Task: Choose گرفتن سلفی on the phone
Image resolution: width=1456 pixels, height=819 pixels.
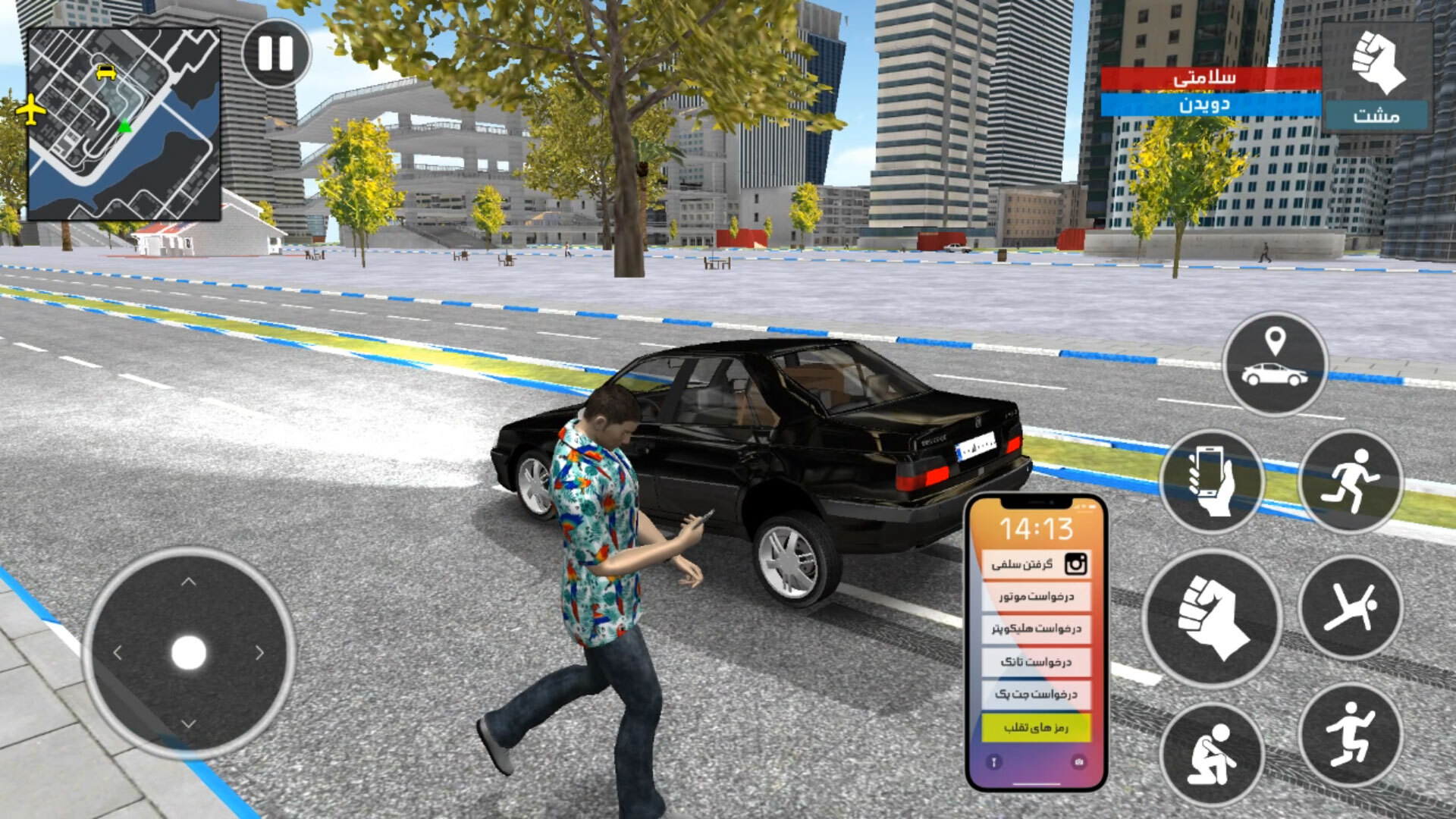Action: [x=1036, y=564]
